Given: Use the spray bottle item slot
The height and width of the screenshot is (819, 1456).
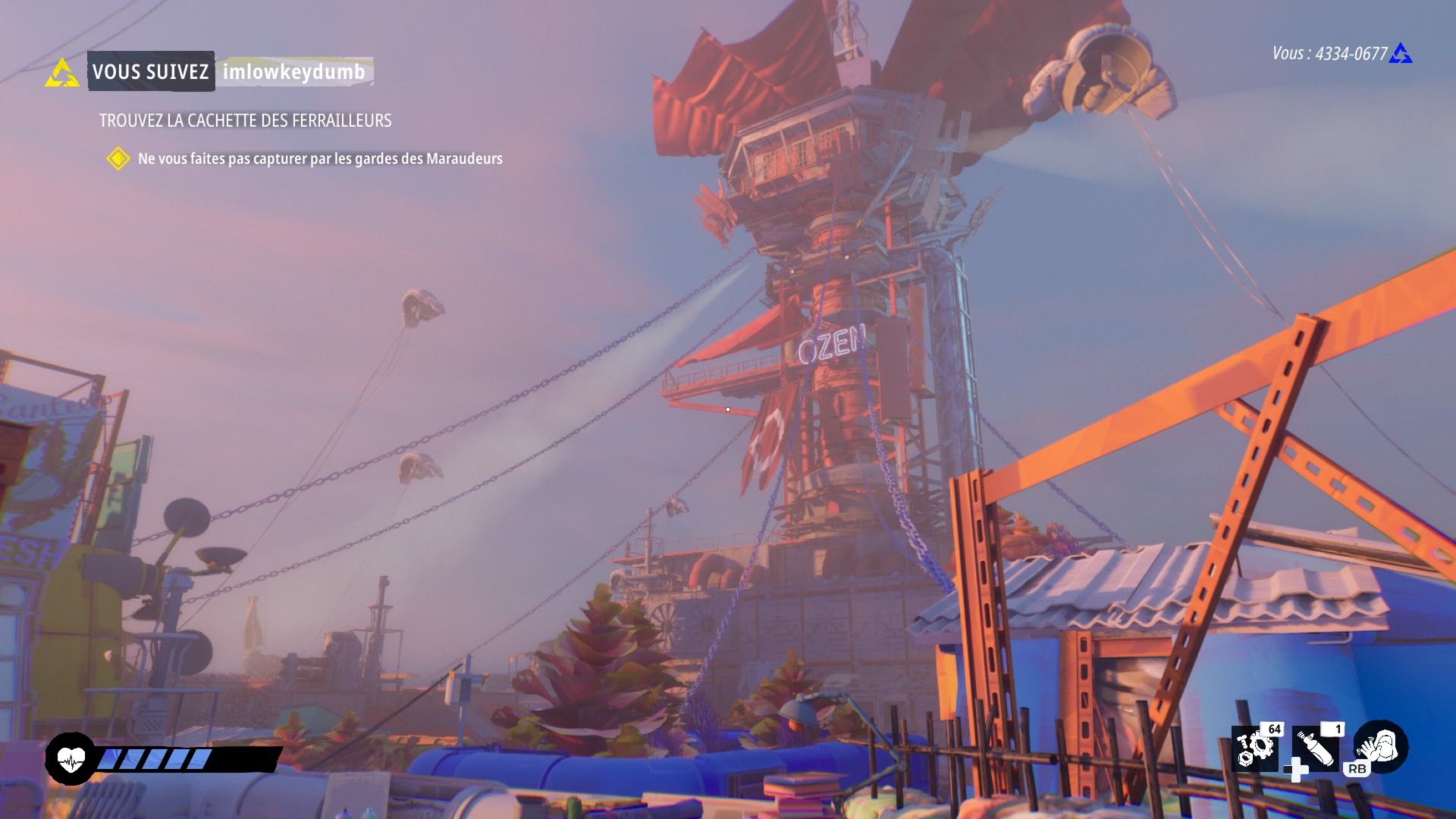Looking at the screenshot, I should click(x=1317, y=748).
